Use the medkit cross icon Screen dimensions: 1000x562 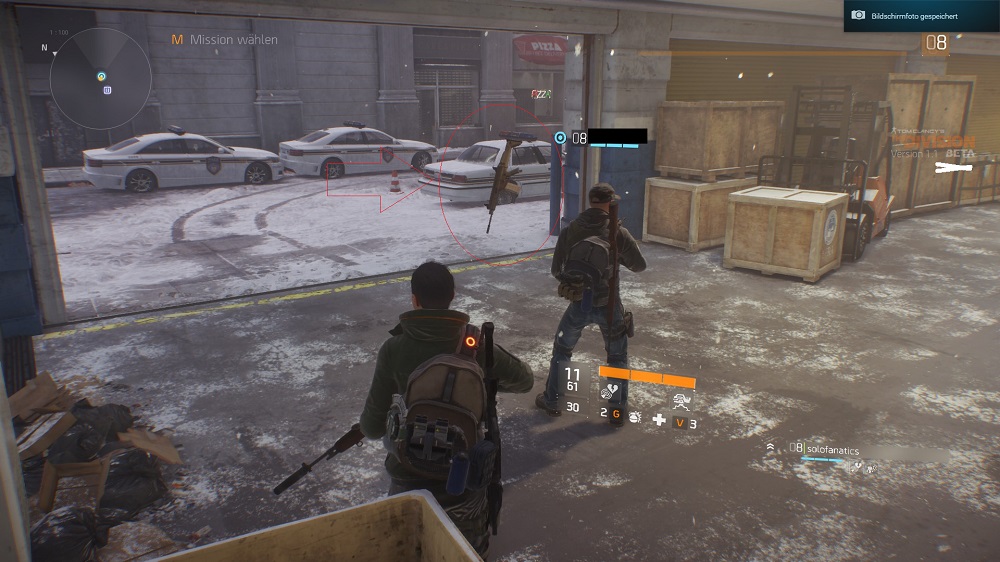point(659,420)
